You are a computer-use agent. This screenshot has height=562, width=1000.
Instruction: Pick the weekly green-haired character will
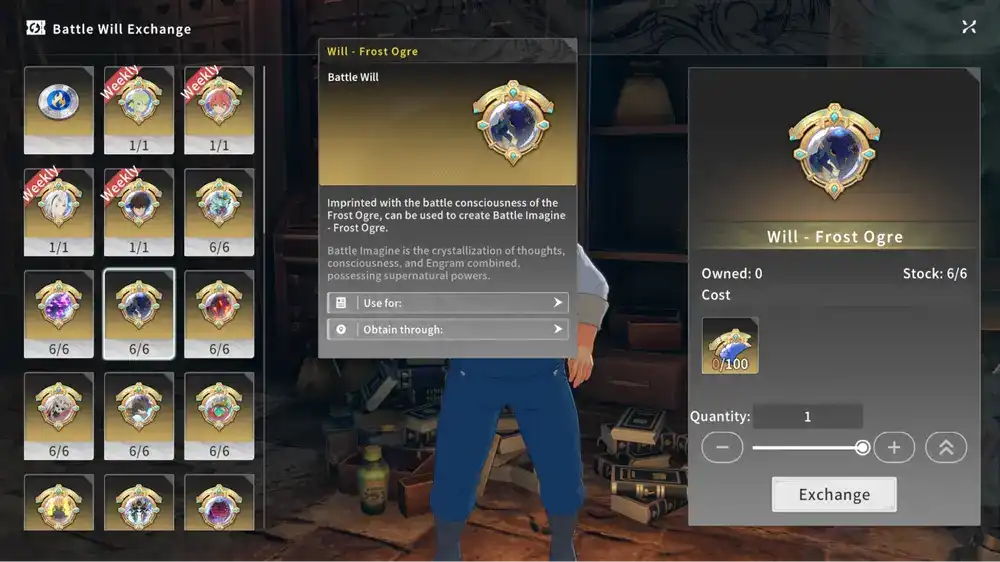[139, 110]
